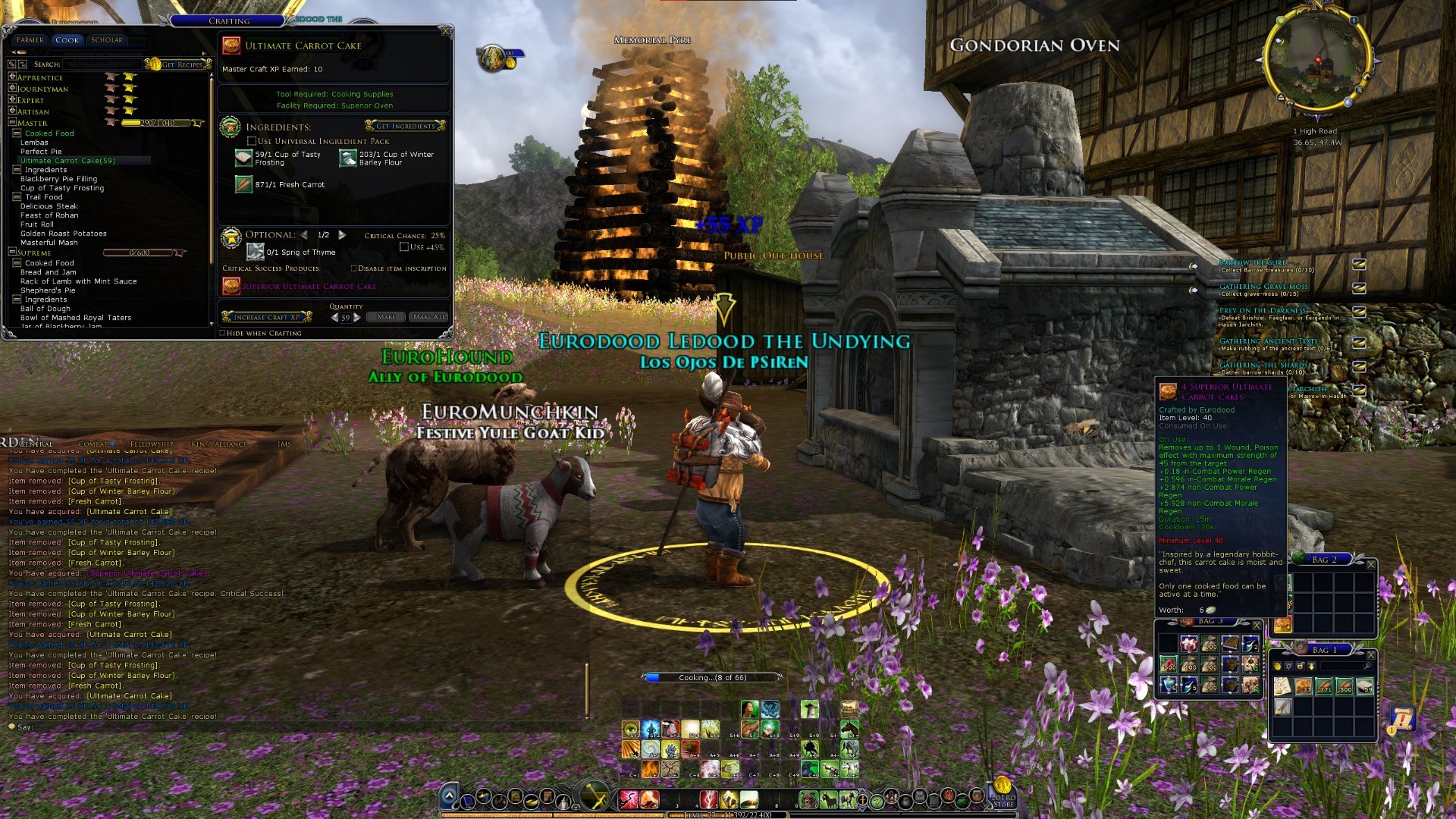Click the Increase Craft XP button

coord(267,317)
